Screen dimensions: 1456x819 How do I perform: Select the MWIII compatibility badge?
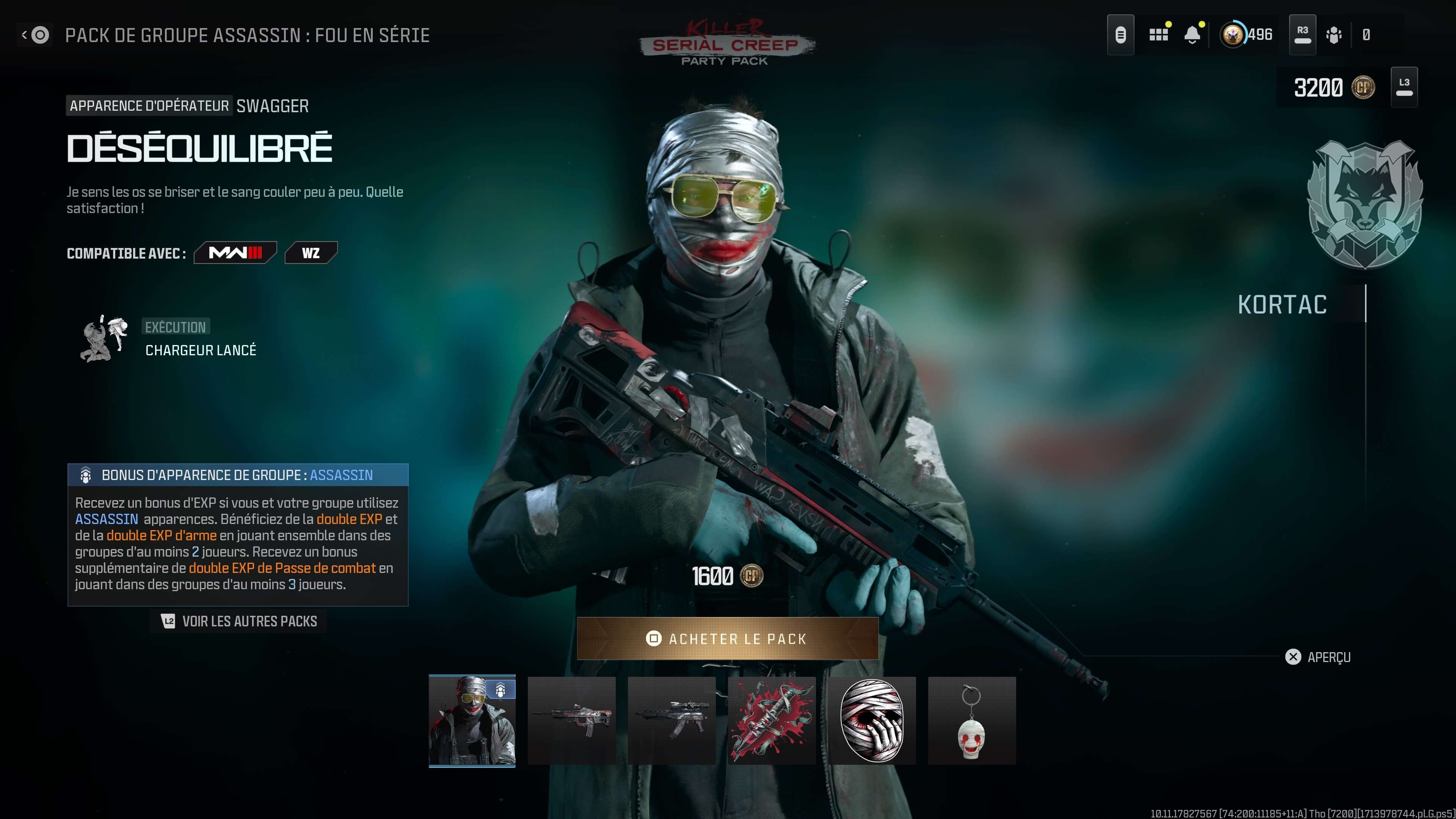point(235,253)
